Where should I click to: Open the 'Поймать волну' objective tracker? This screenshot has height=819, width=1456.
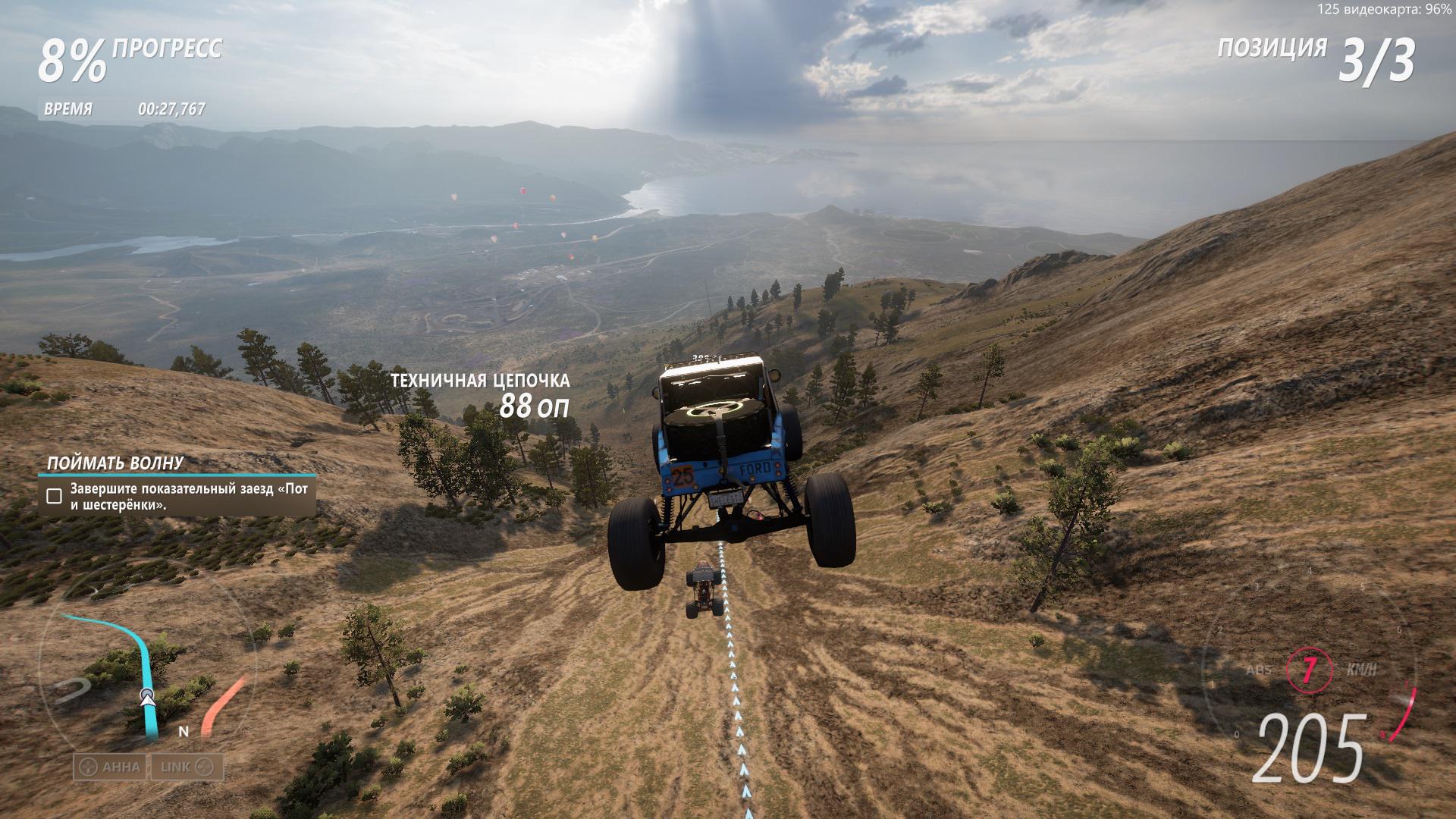pyautogui.click(x=115, y=463)
